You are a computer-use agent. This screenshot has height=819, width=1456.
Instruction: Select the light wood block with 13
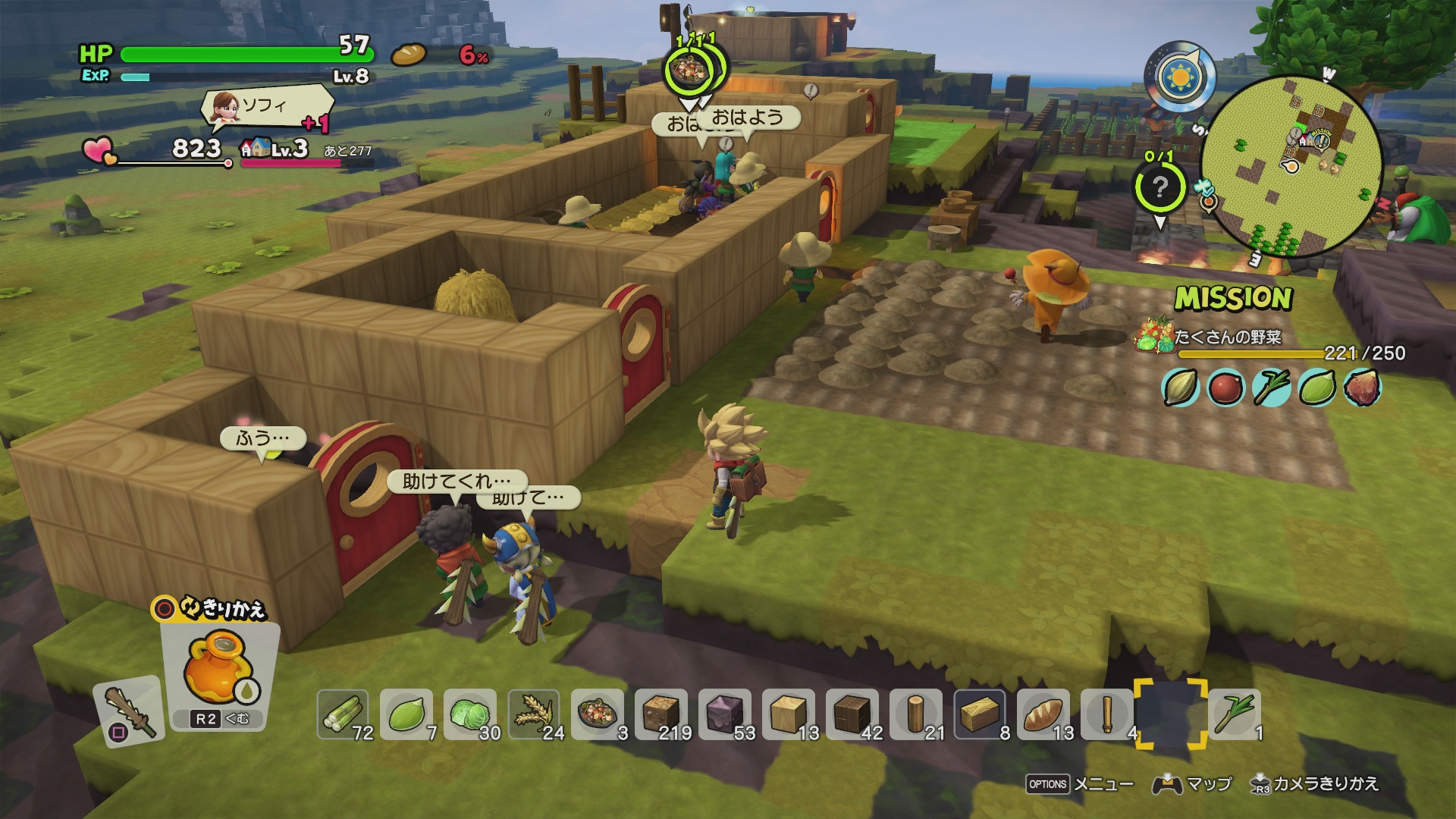pos(789,714)
